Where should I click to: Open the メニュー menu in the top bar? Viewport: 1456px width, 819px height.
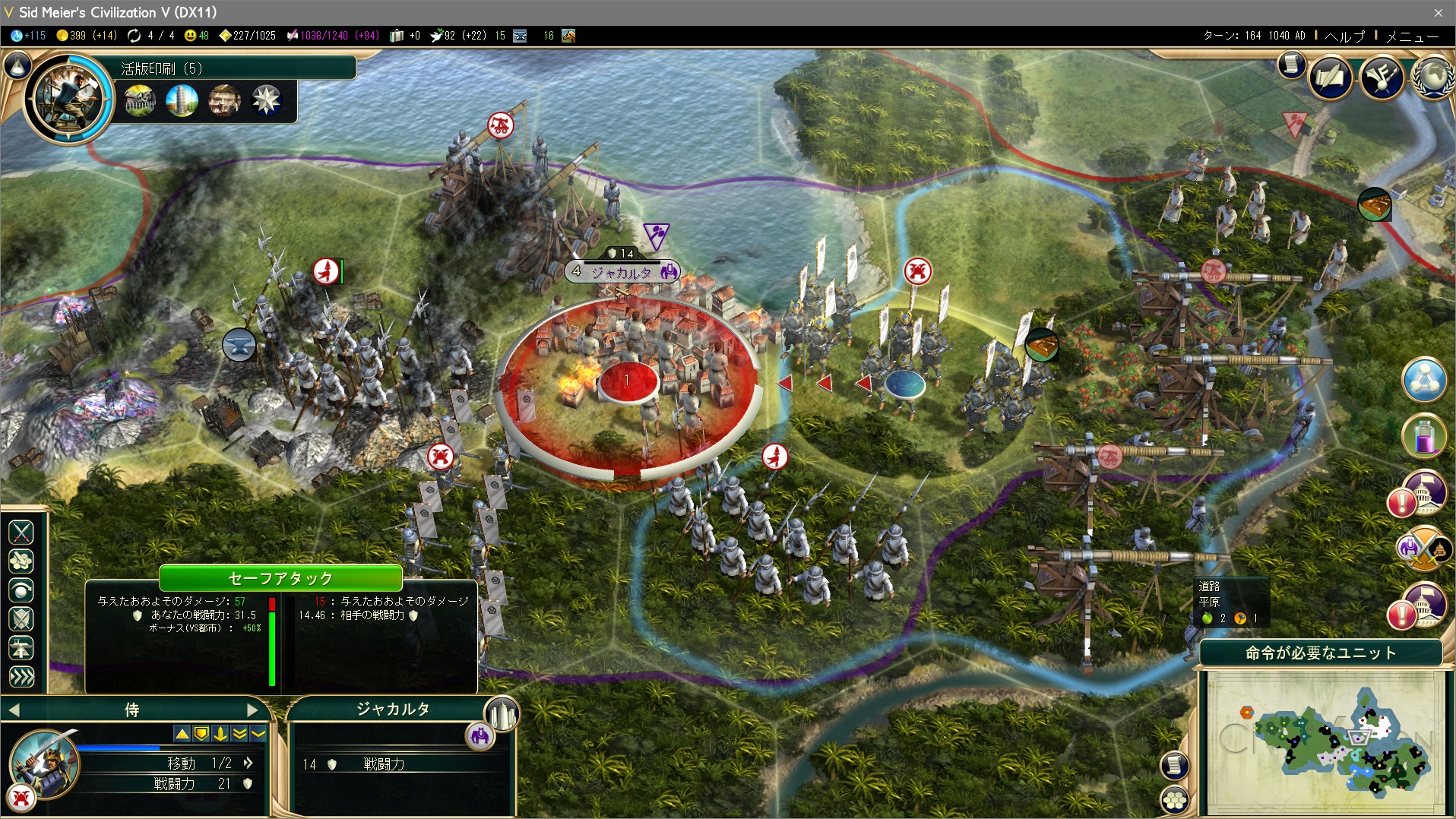tap(1412, 36)
